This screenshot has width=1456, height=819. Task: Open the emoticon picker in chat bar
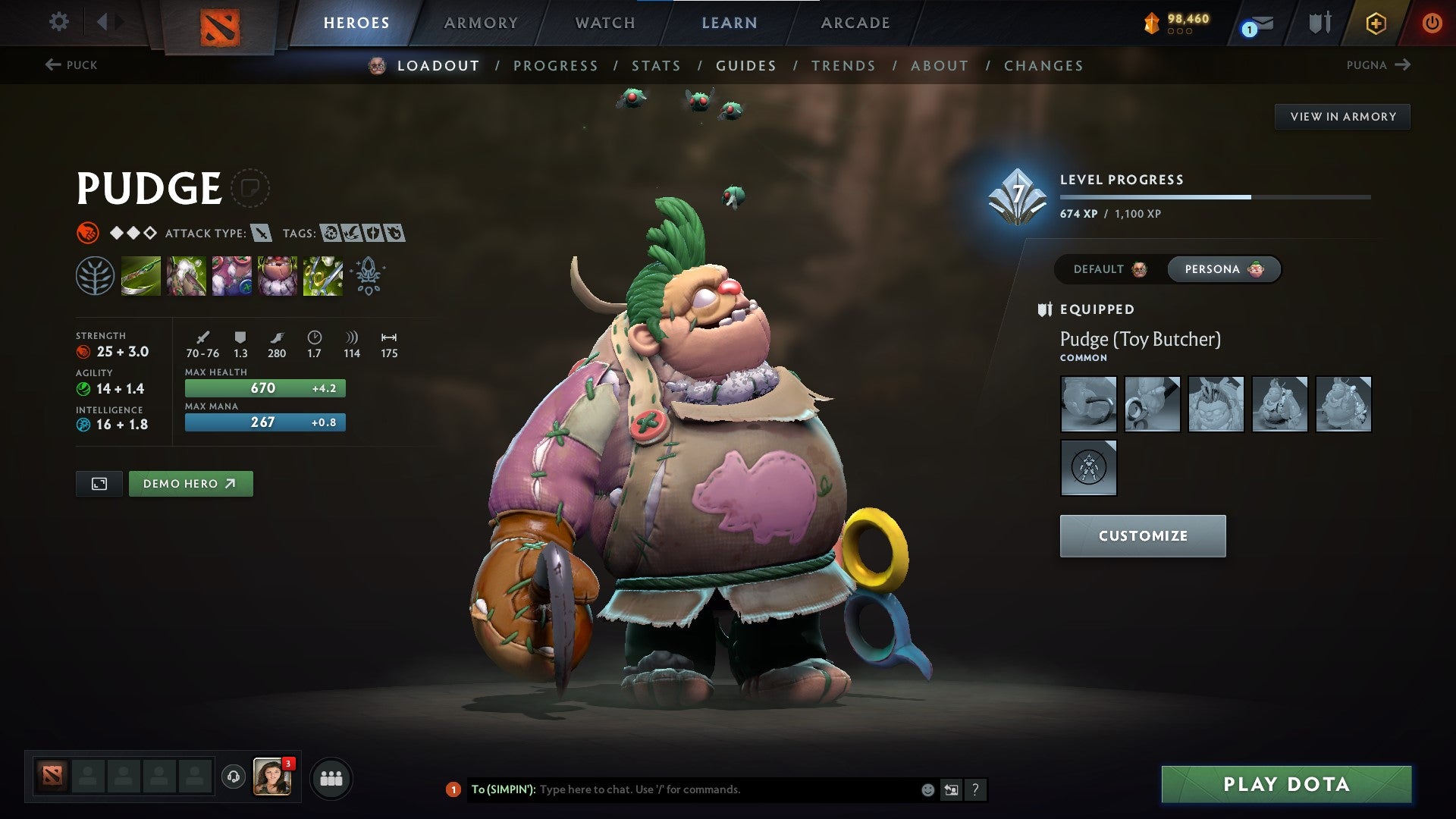click(927, 789)
